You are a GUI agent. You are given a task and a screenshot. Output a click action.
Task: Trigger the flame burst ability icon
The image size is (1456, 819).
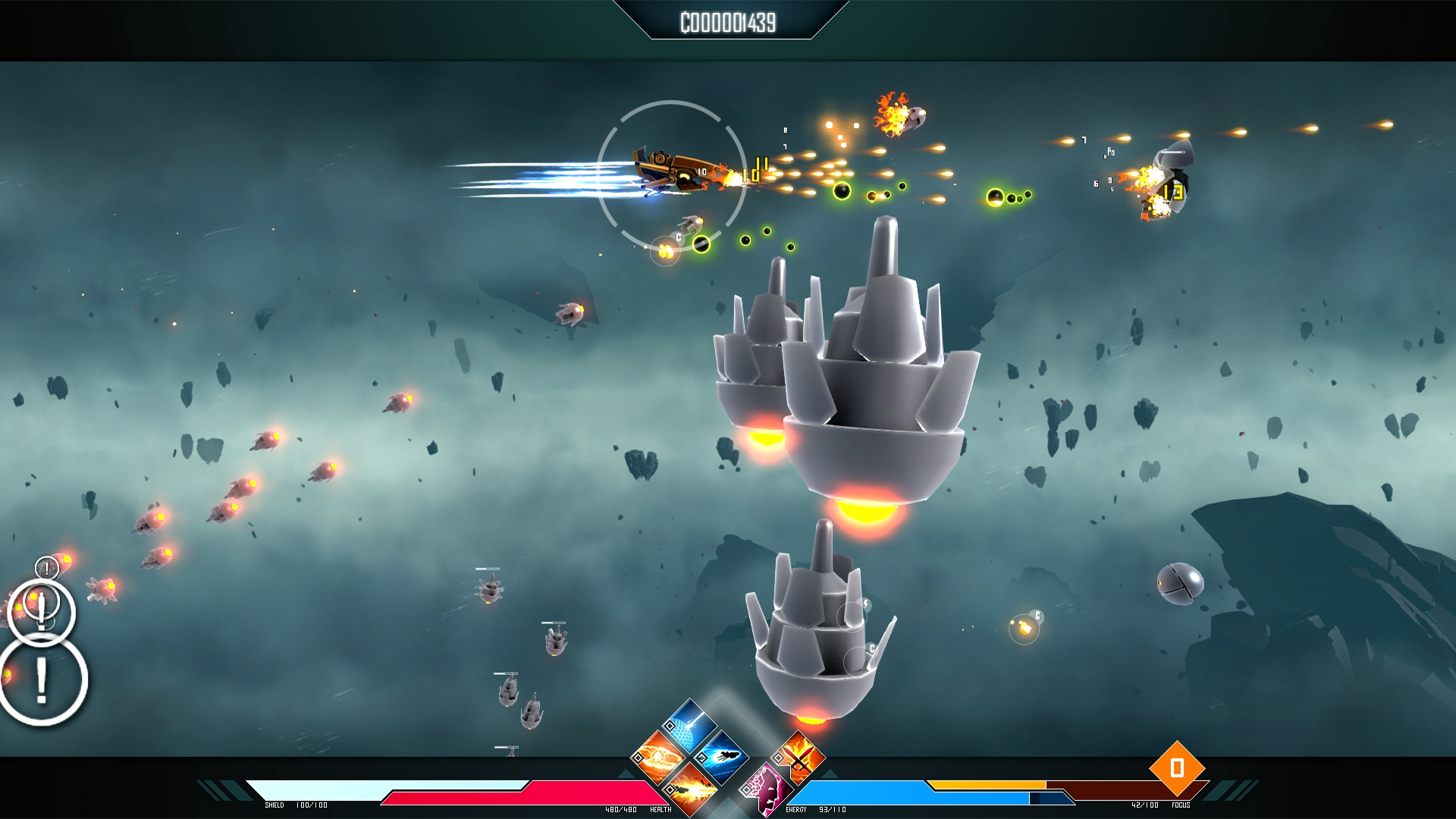[691, 789]
